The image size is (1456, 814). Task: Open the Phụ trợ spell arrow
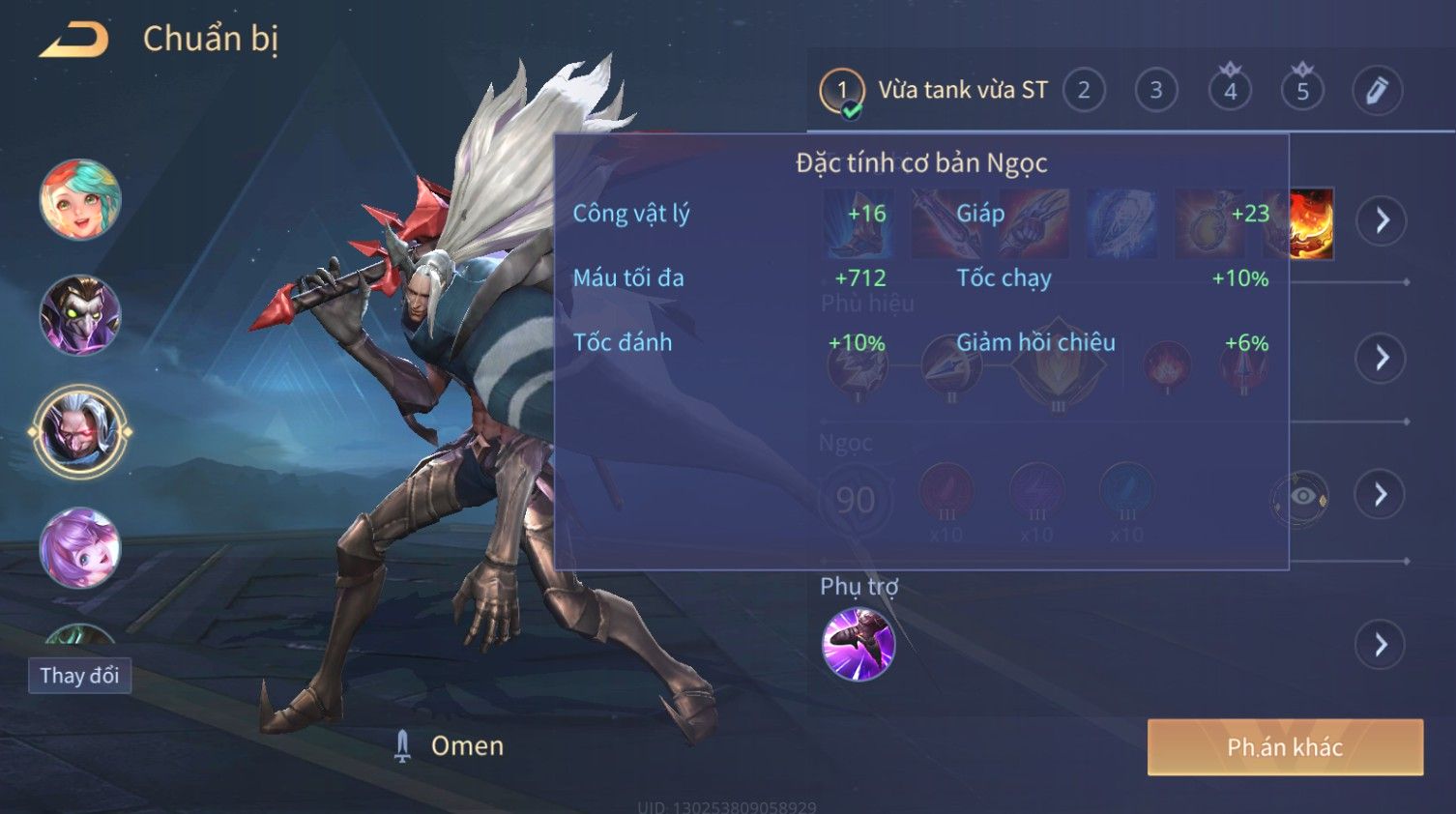[x=1382, y=645]
